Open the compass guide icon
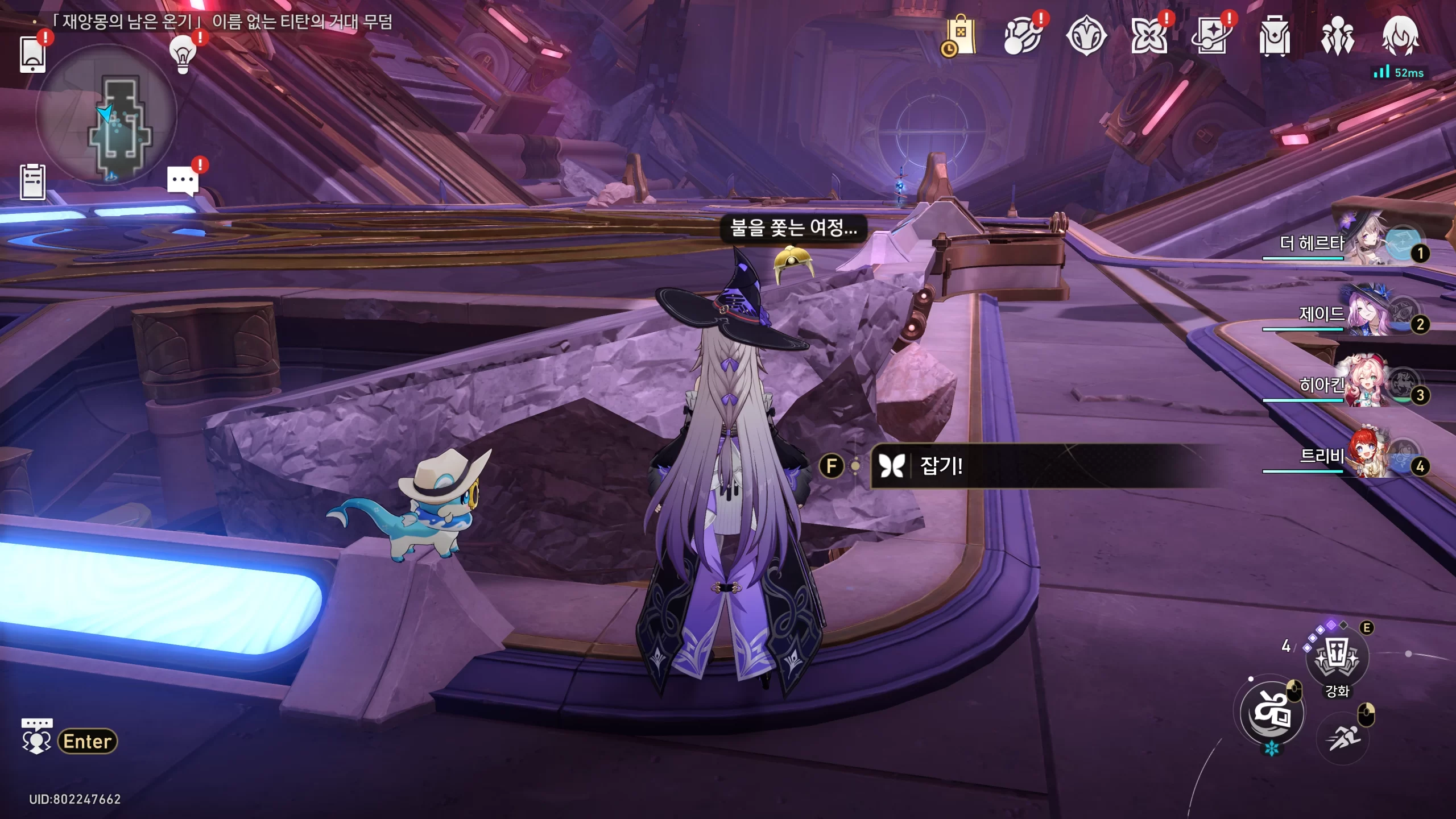Screen dimensions: 1456x819 tap(1086, 36)
